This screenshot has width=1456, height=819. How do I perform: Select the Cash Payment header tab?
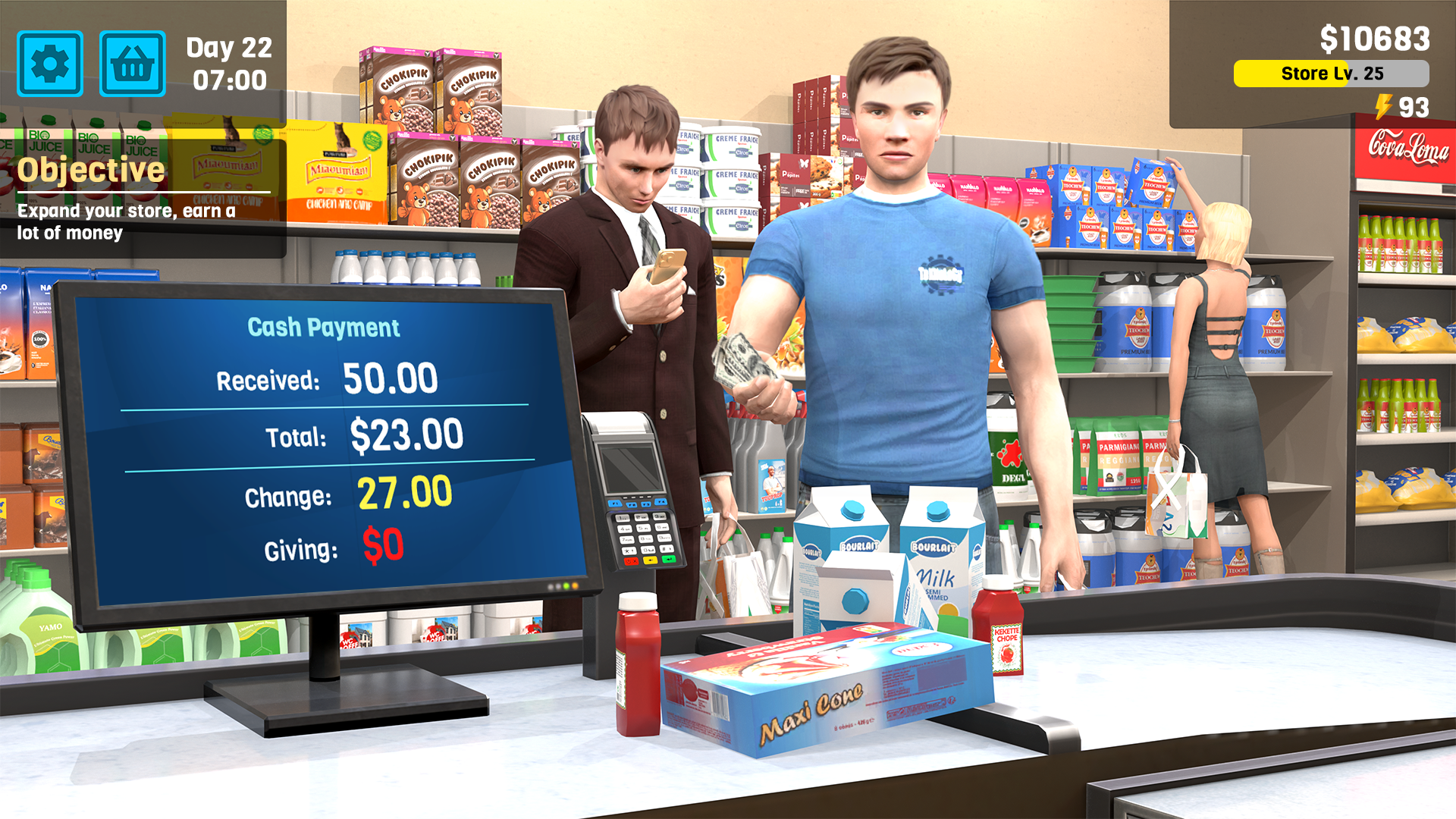point(324,328)
